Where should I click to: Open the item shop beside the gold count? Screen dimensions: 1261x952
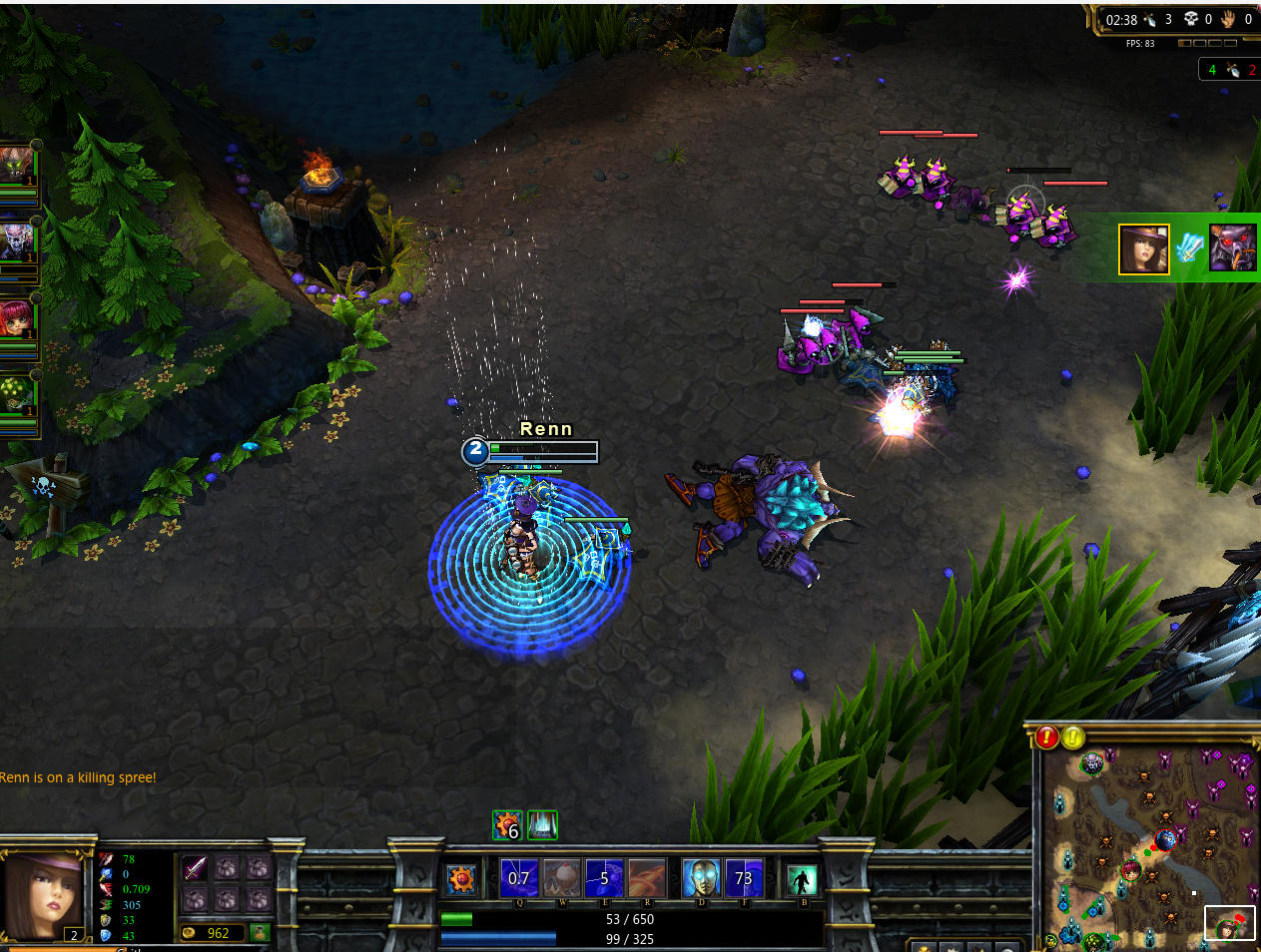tap(260, 933)
